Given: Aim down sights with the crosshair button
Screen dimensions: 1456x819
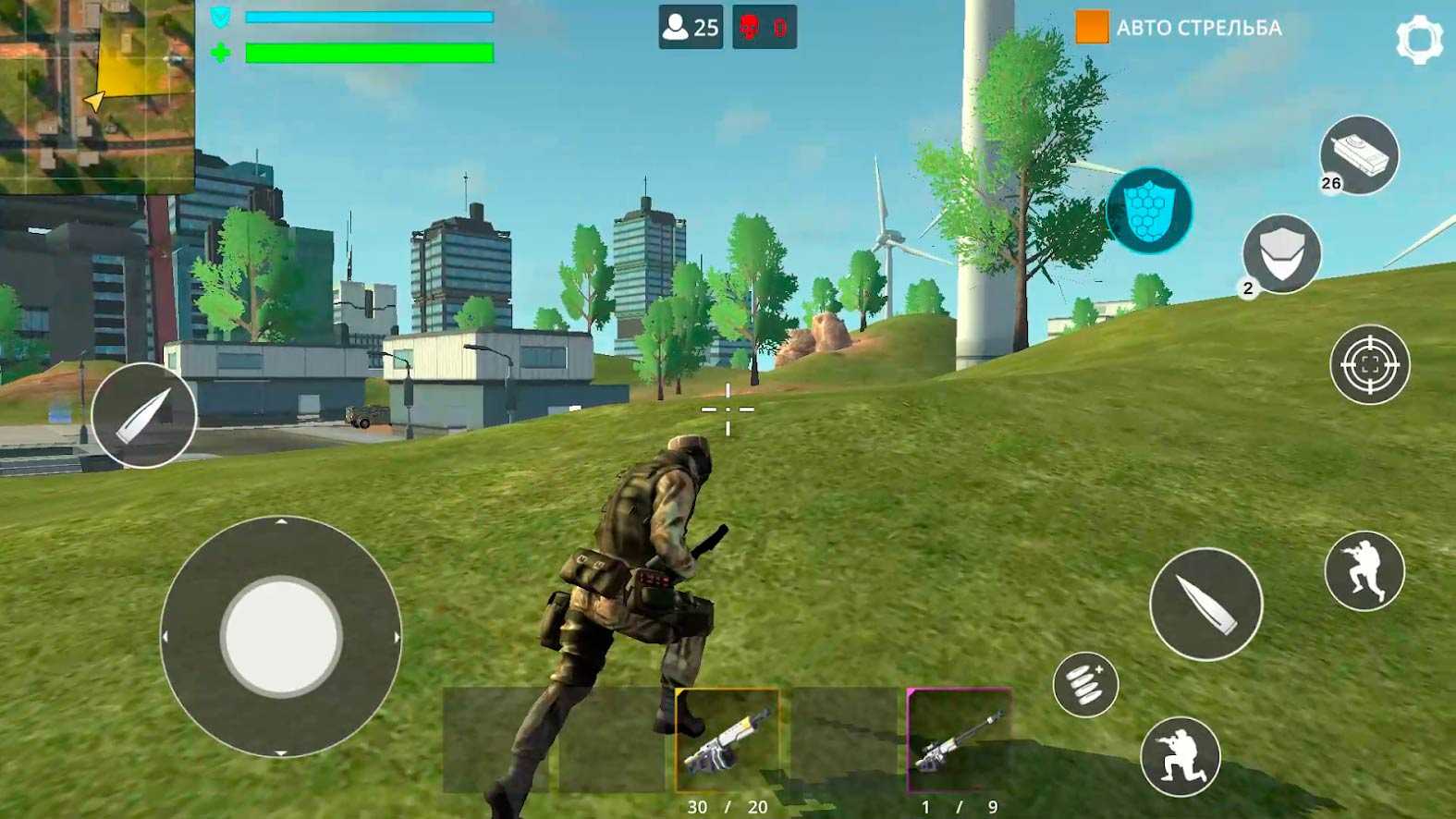Looking at the screenshot, I should (1369, 365).
